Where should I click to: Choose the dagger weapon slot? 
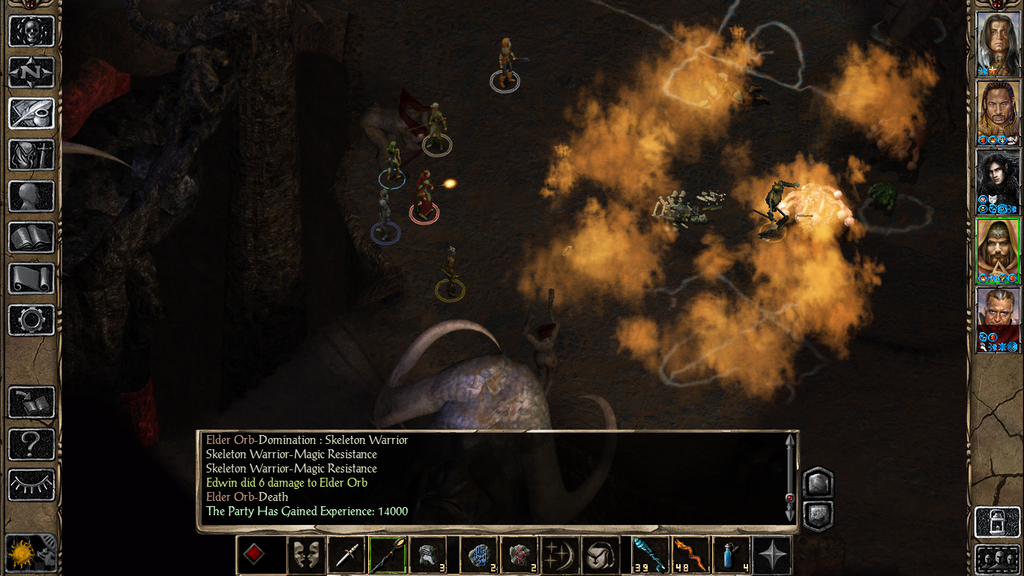pos(347,555)
